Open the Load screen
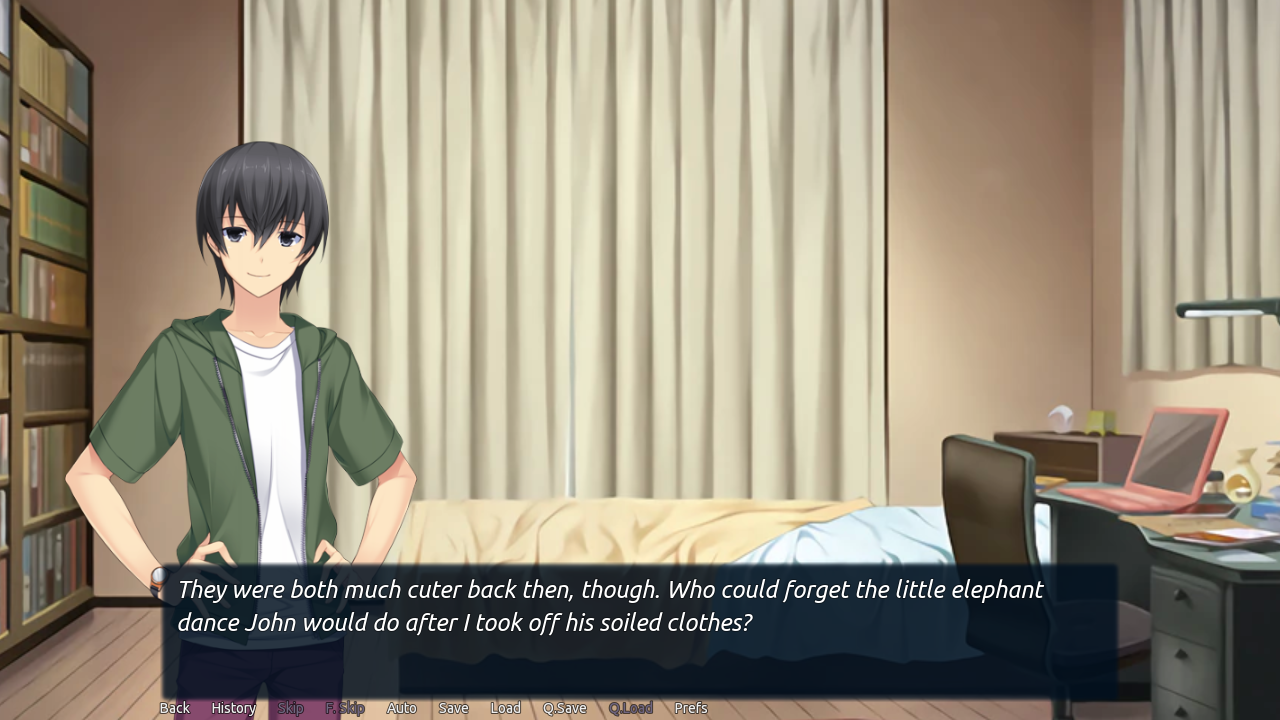 coord(505,707)
